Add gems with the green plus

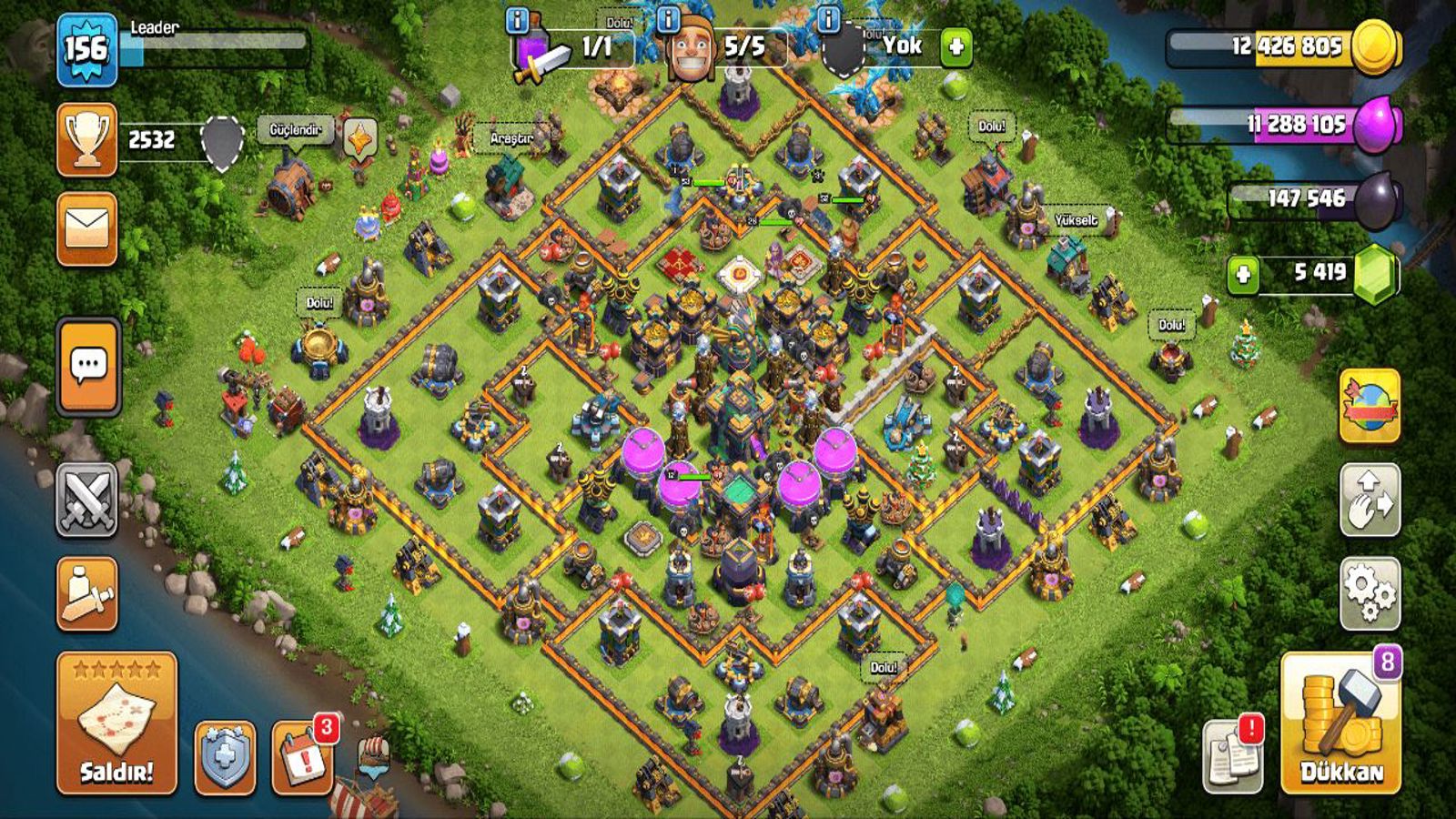pos(1242,273)
